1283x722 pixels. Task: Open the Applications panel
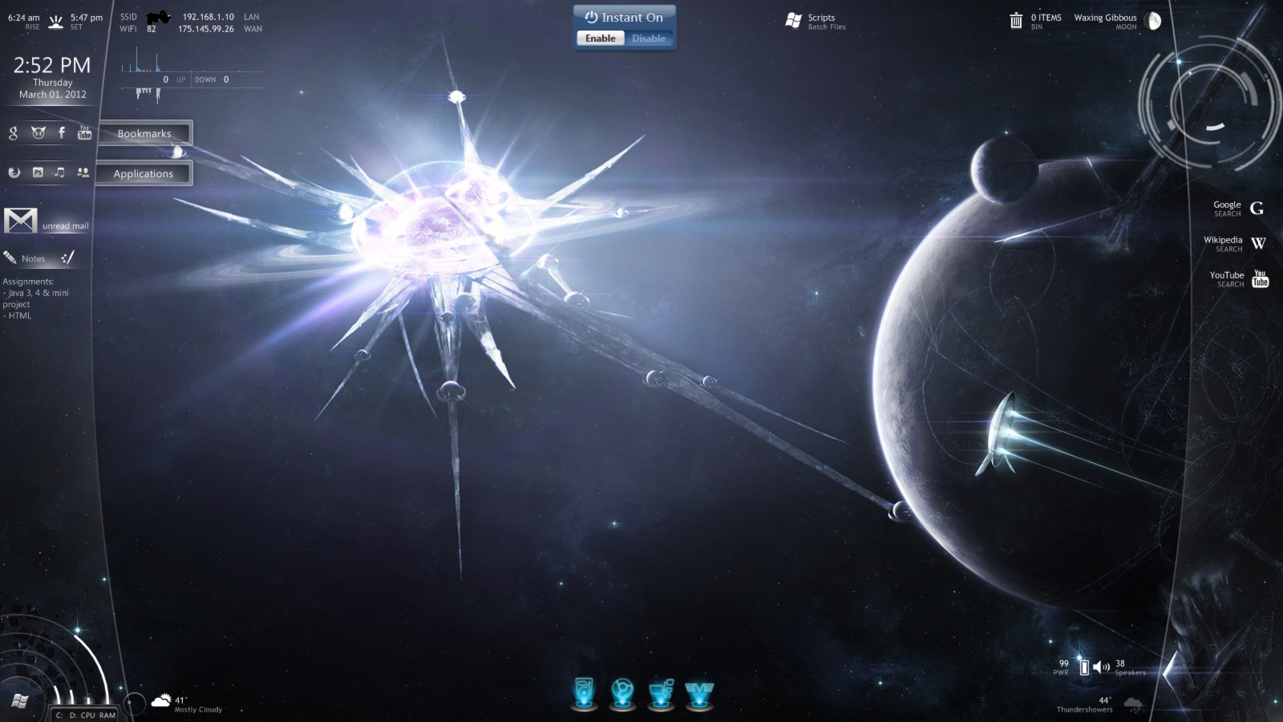[x=143, y=174]
